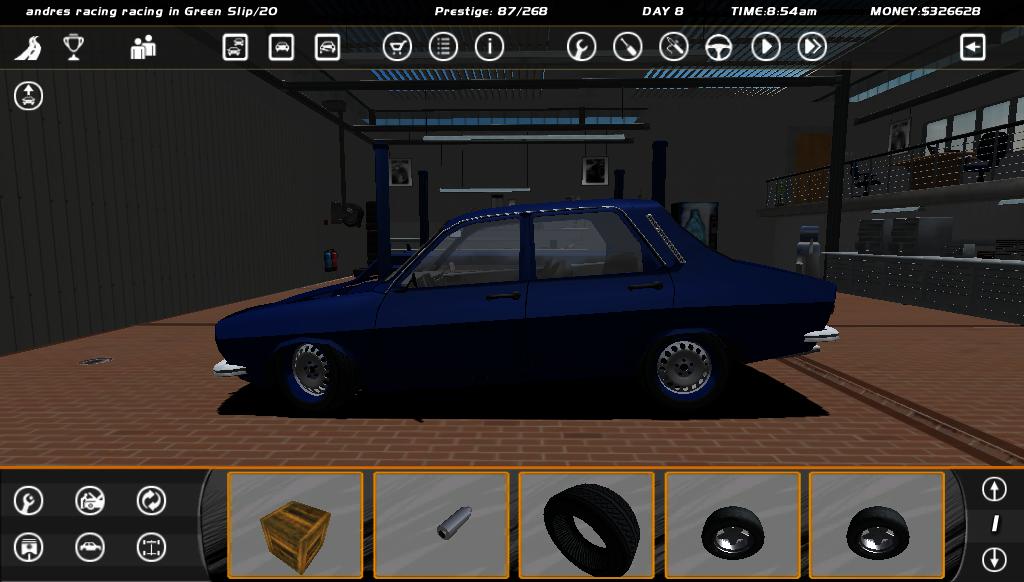
Task: Open the chassis suspension parts category
Action: pyautogui.click(x=151, y=547)
